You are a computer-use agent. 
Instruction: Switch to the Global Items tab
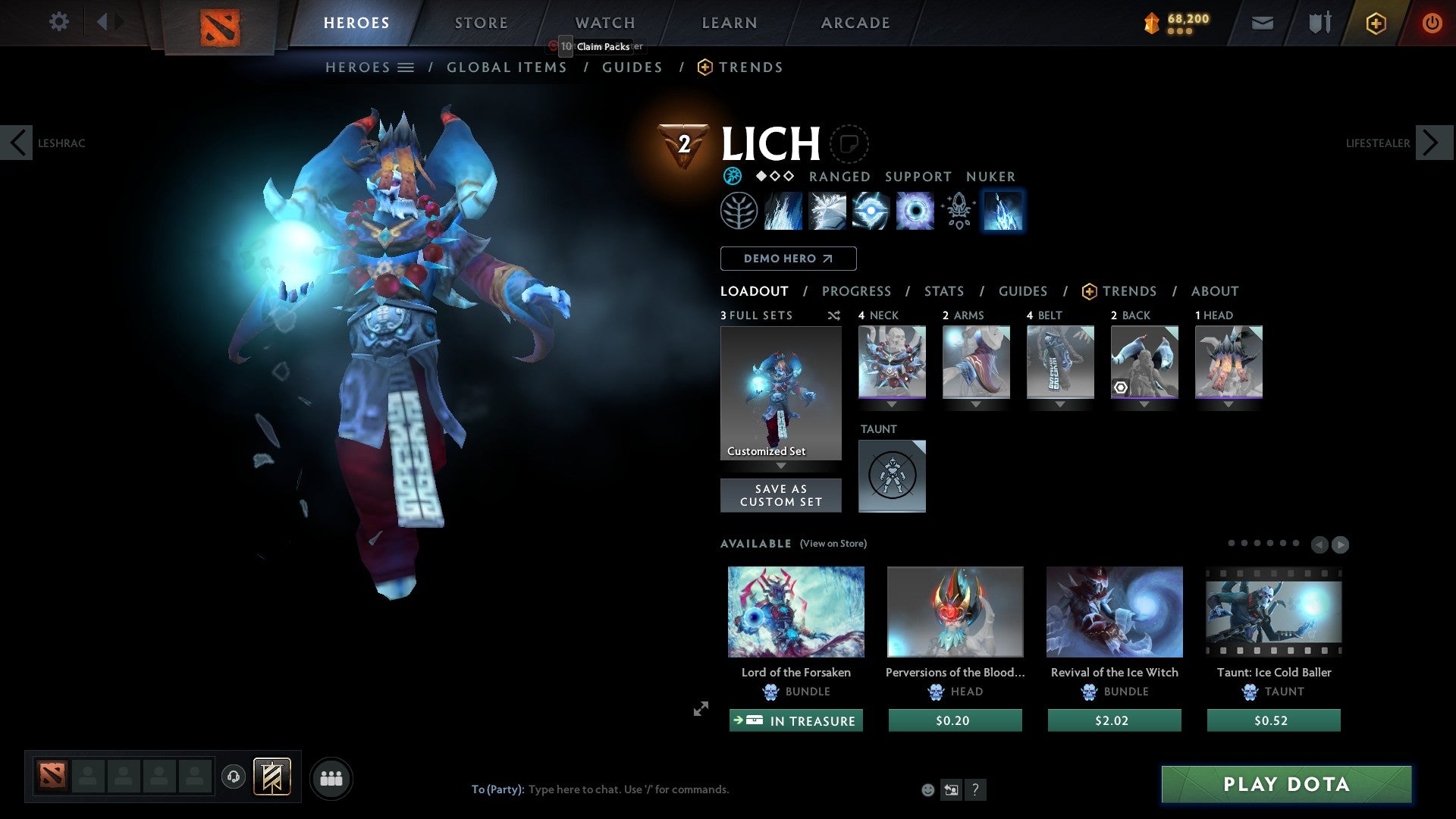tap(507, 67)
